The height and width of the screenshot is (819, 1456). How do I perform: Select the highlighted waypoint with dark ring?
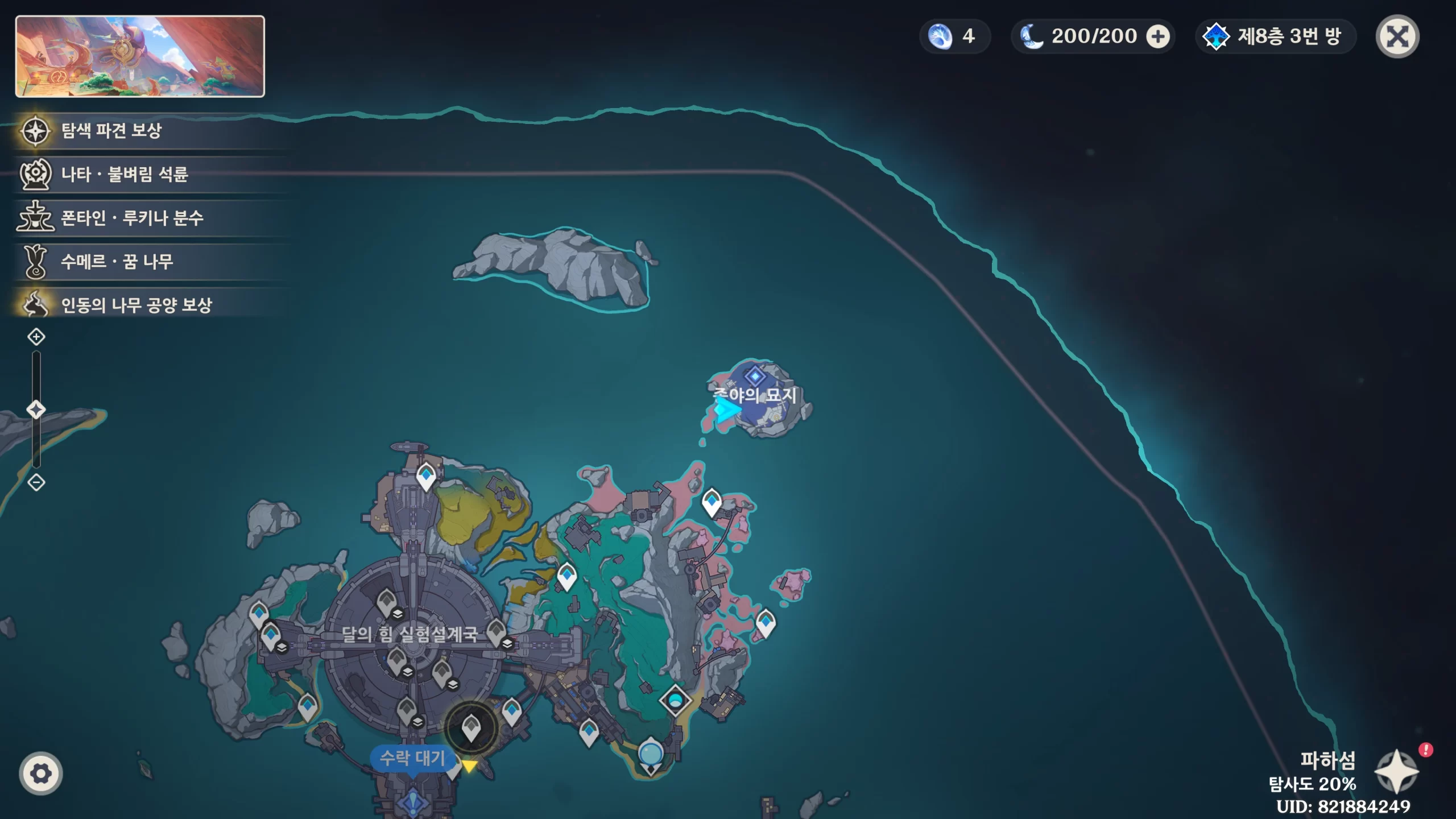point(471,728)
